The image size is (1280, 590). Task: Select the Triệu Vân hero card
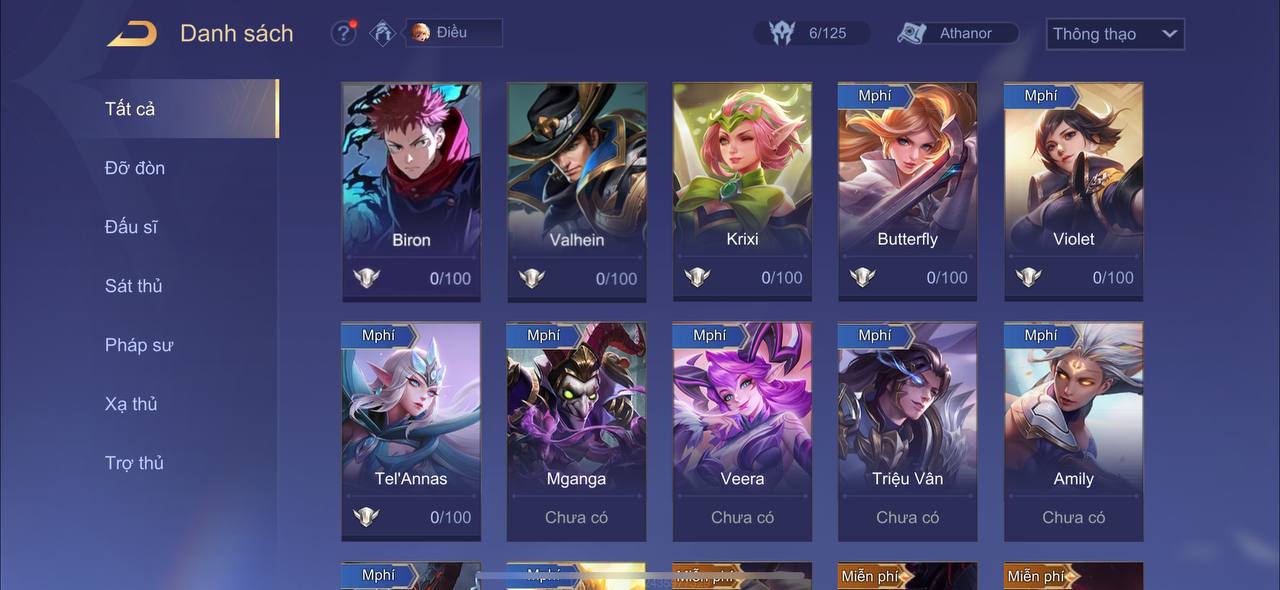(908, 430)
